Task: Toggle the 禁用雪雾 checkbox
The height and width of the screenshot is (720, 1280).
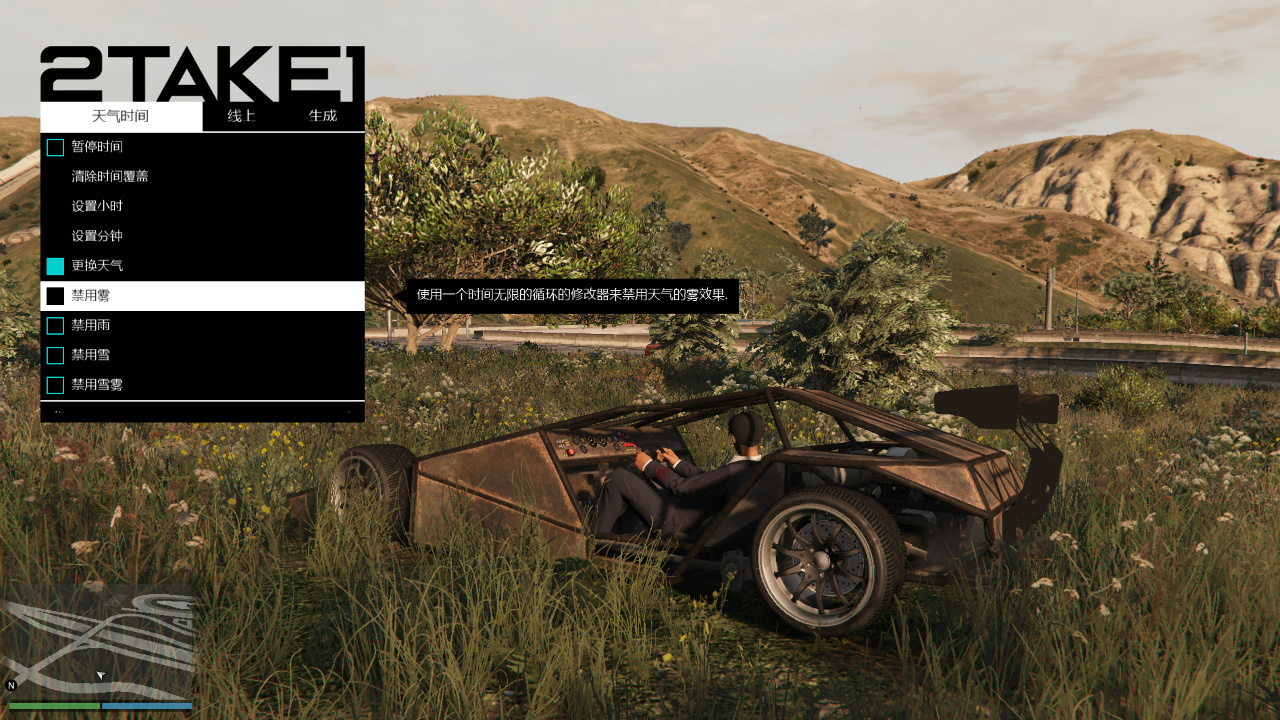Action: point(55,385)
